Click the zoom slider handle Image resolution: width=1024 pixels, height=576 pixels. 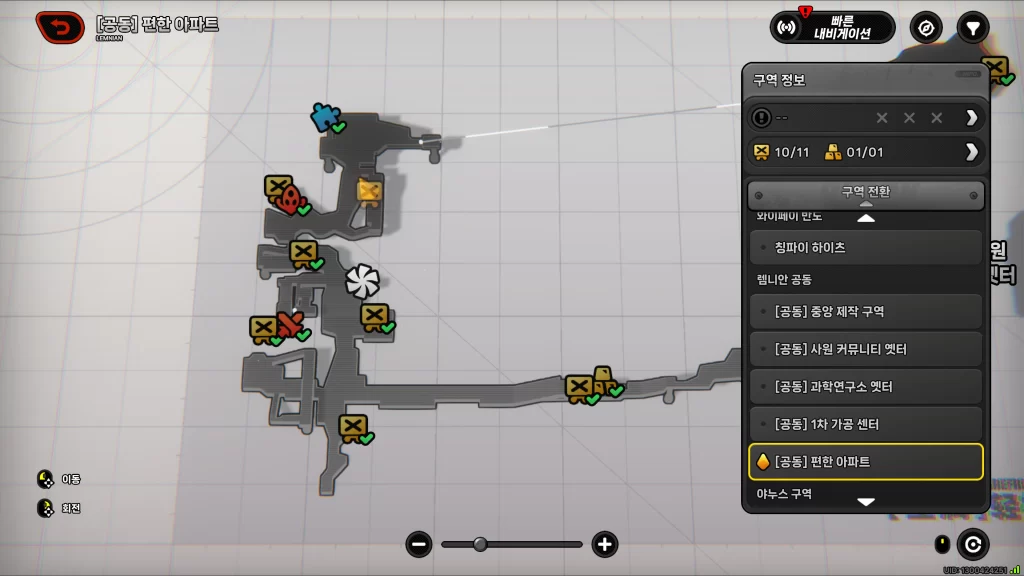[480, 545]
